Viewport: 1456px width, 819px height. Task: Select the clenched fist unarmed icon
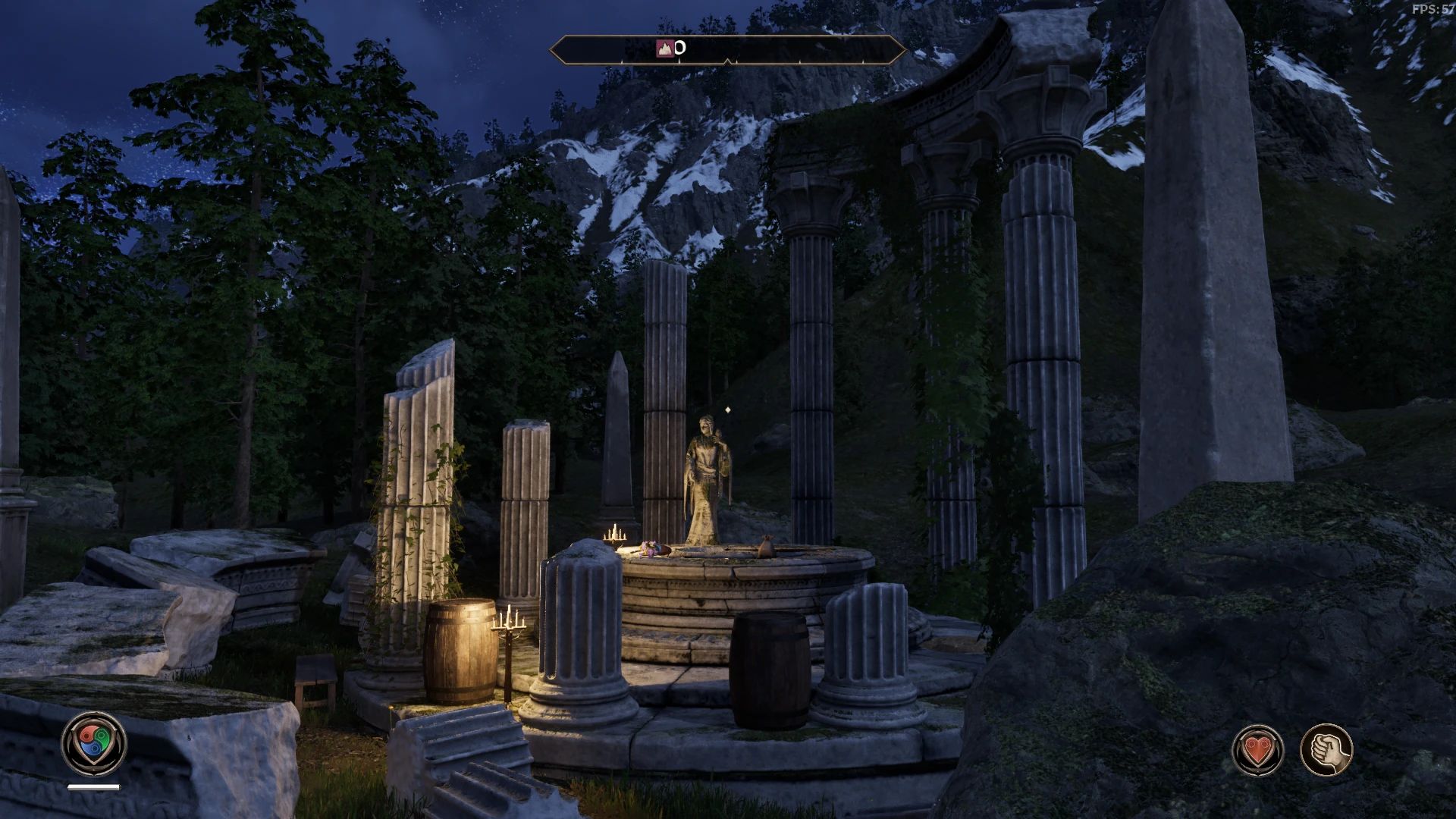1326,750
